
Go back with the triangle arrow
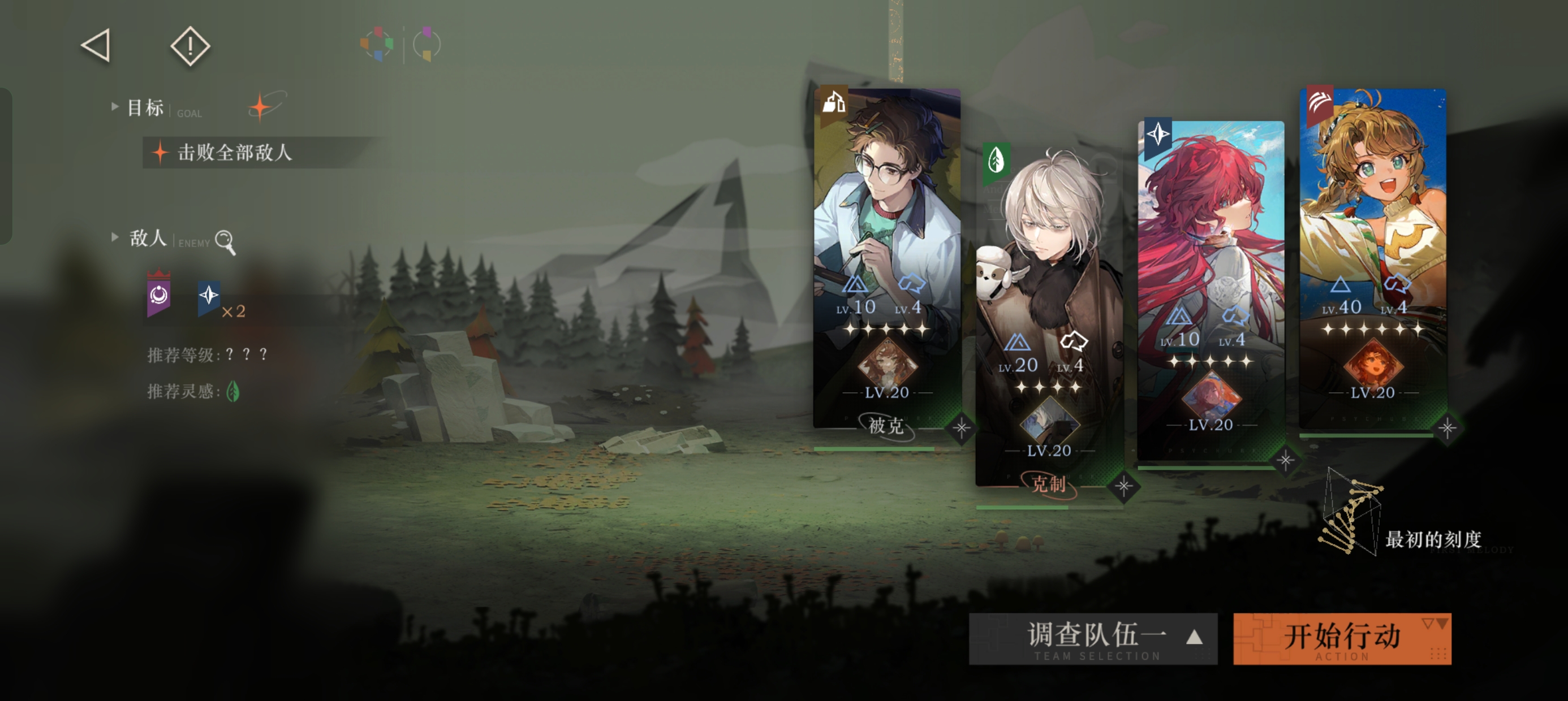point(96,46)
